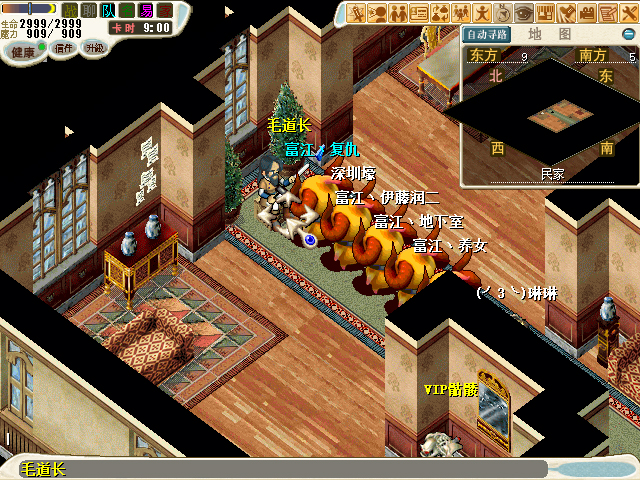The image size is (640, 480).
Task: Open the 信件 mail button
Action: (64, 47)
